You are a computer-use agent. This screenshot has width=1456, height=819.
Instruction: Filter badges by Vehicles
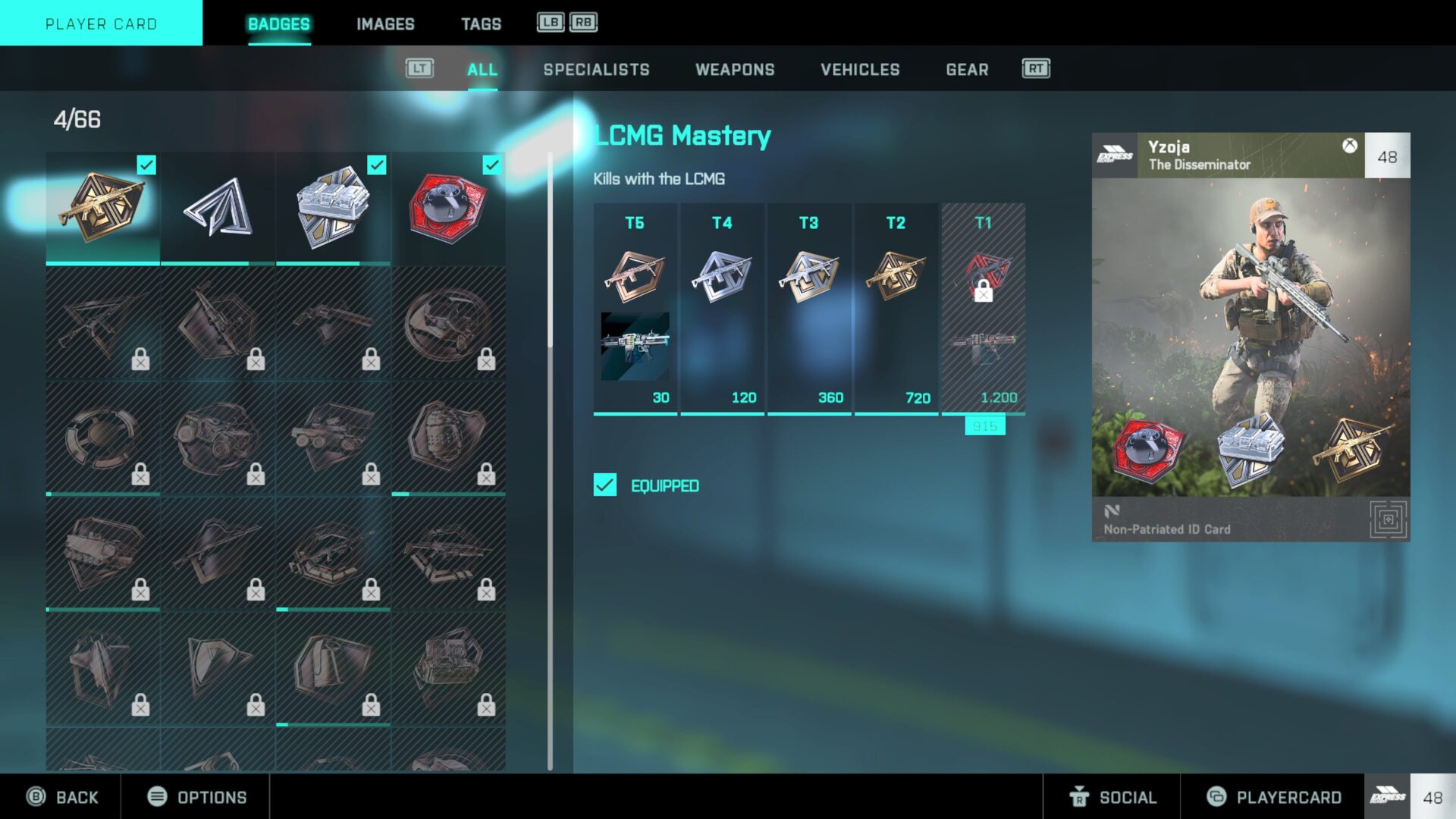point(860,70)
